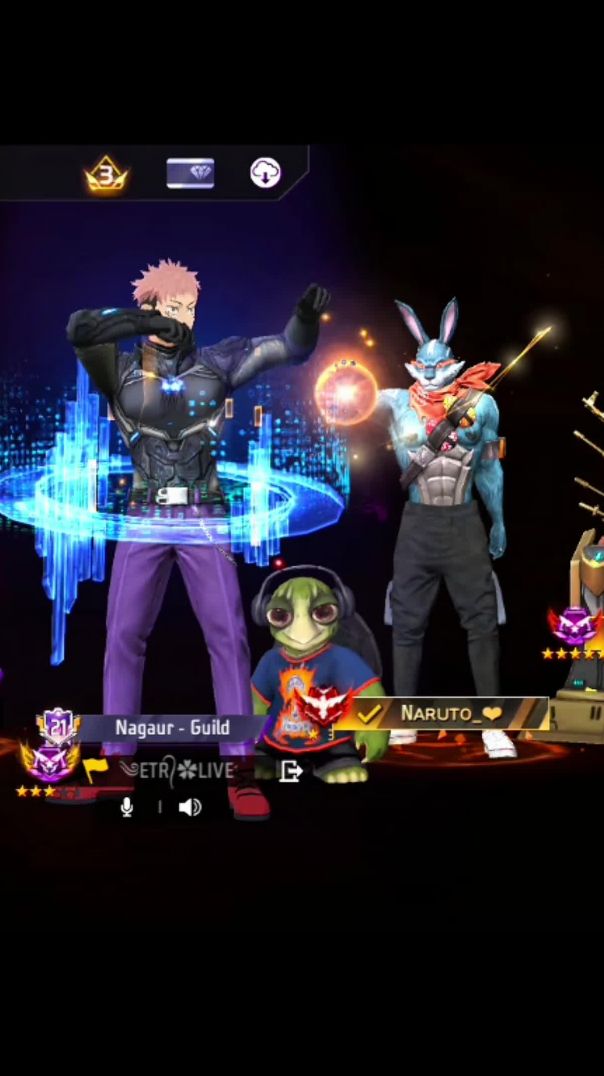Click the yellow flag icon
The width and height of the screenshot is (604, 1076).
[x=96, y=769]
